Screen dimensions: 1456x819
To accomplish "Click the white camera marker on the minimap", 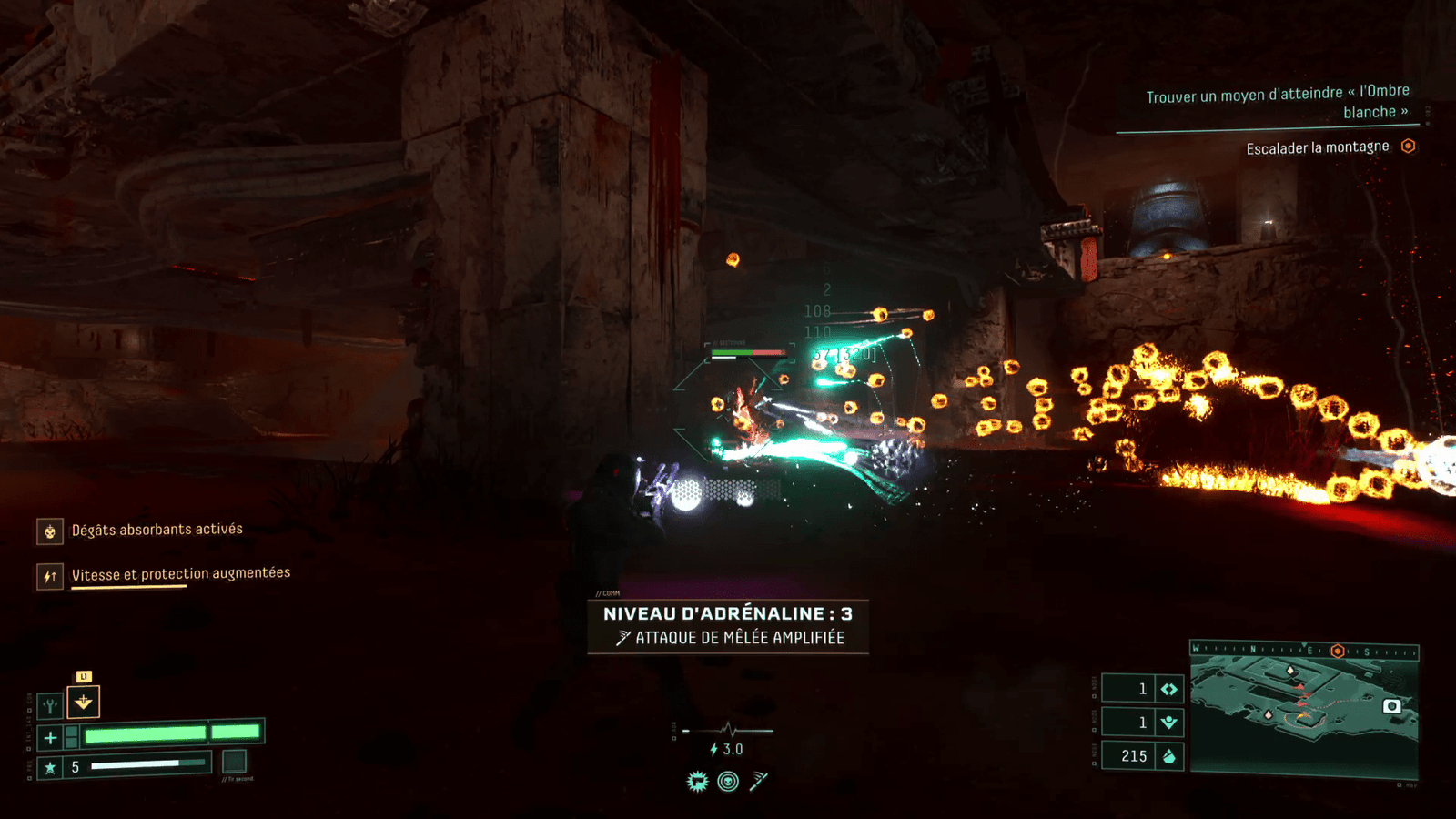I will (x=1391, y=706).
